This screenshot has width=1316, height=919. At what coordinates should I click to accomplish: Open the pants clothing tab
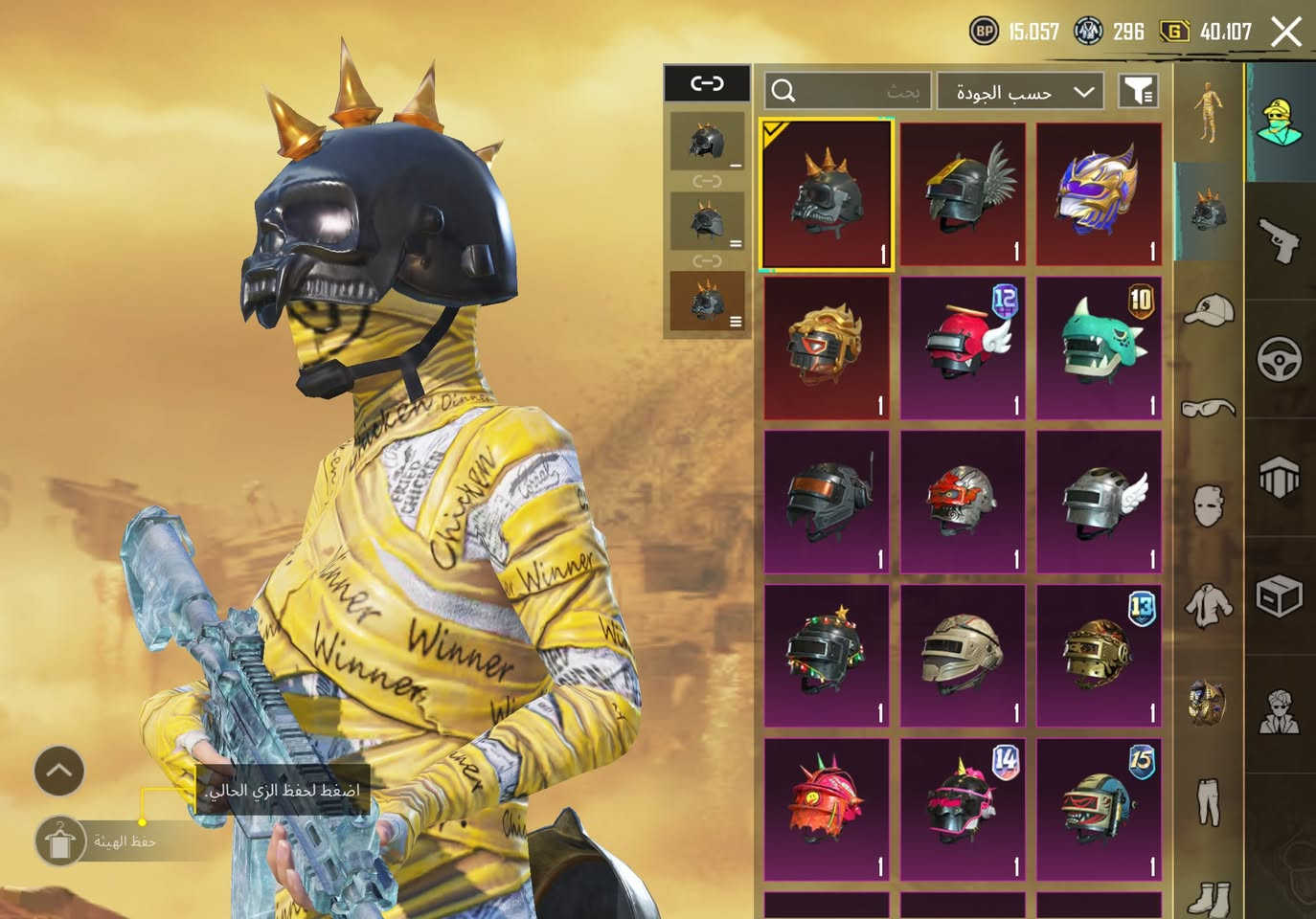(1209, 801)
